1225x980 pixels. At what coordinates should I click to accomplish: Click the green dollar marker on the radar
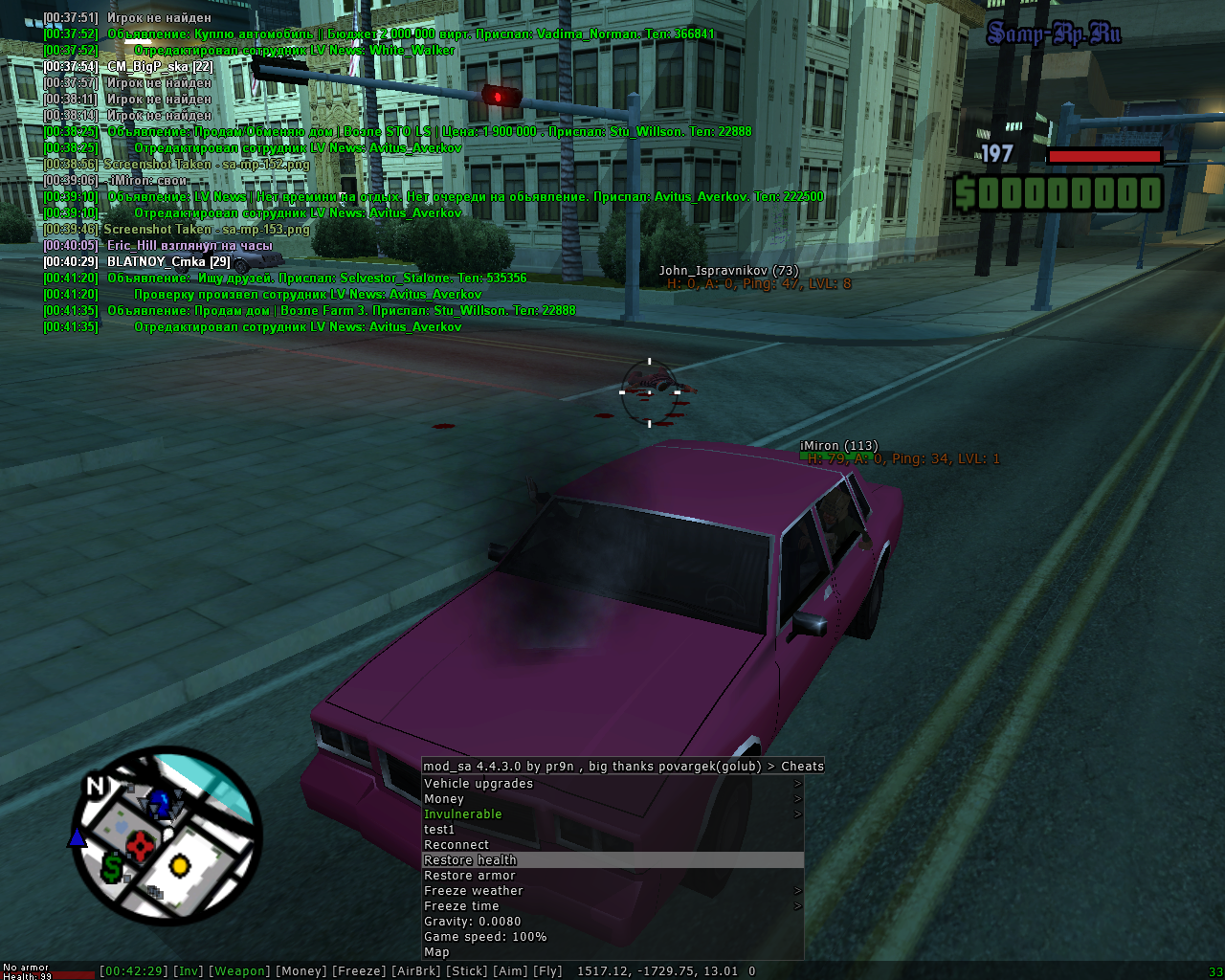pos(113,867)
